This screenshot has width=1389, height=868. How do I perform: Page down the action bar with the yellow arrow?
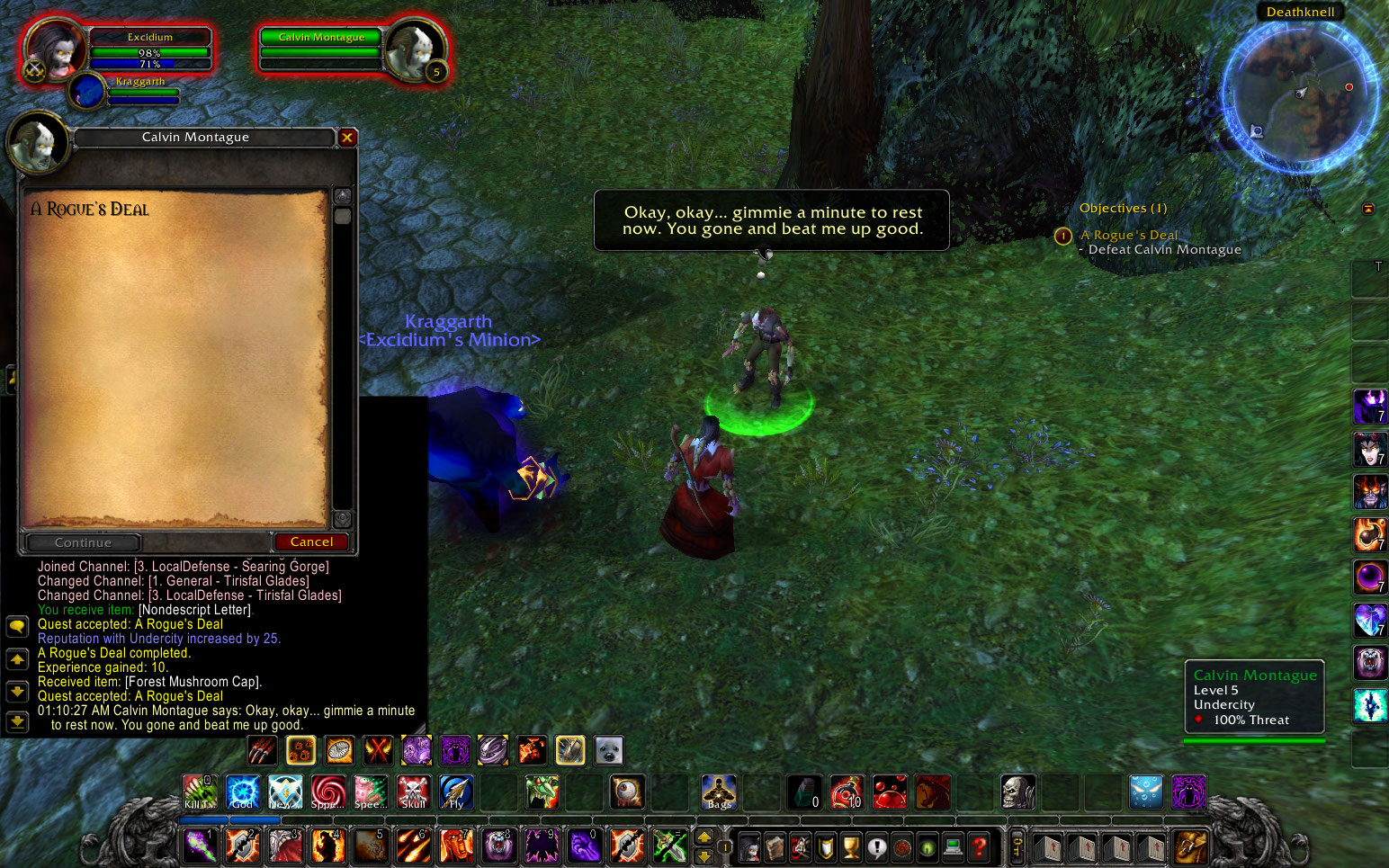[x=704, y=855]
